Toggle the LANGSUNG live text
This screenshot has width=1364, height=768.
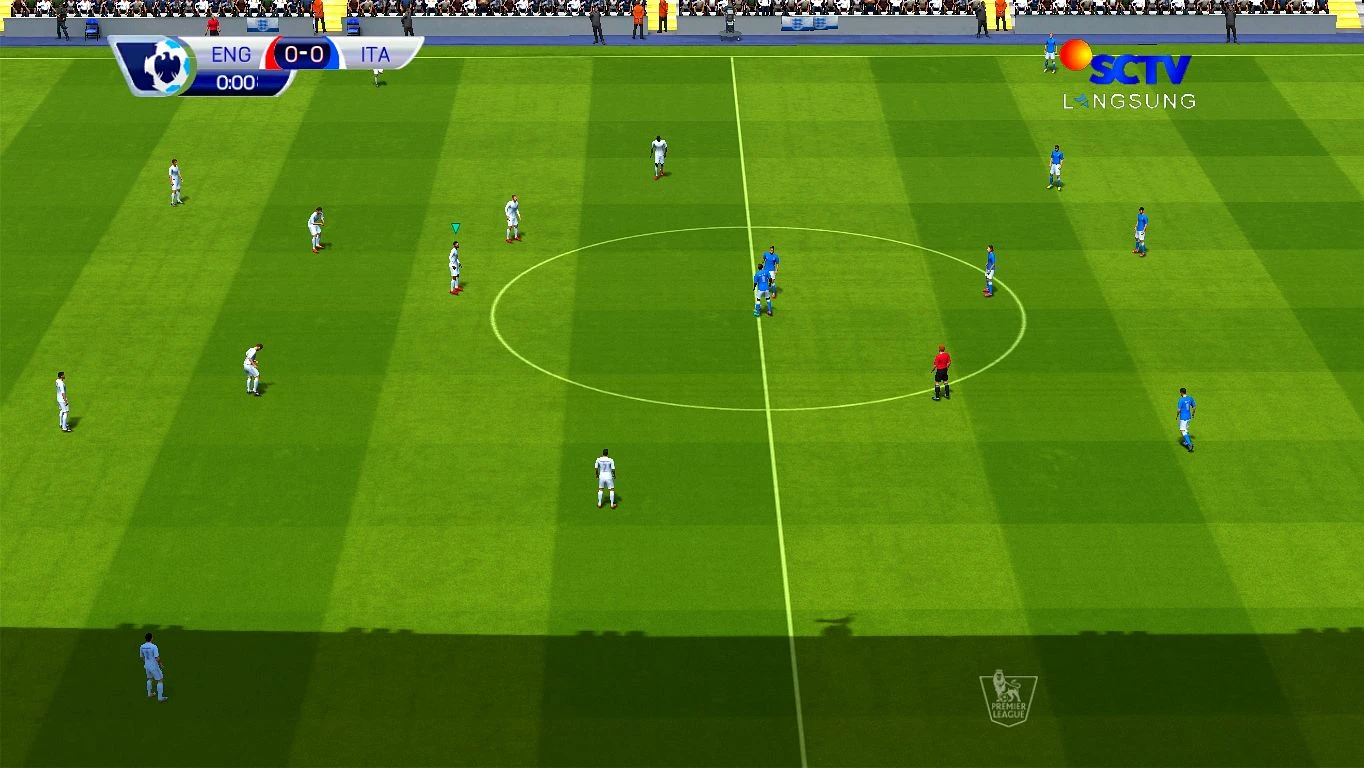tap(1130, 100)
